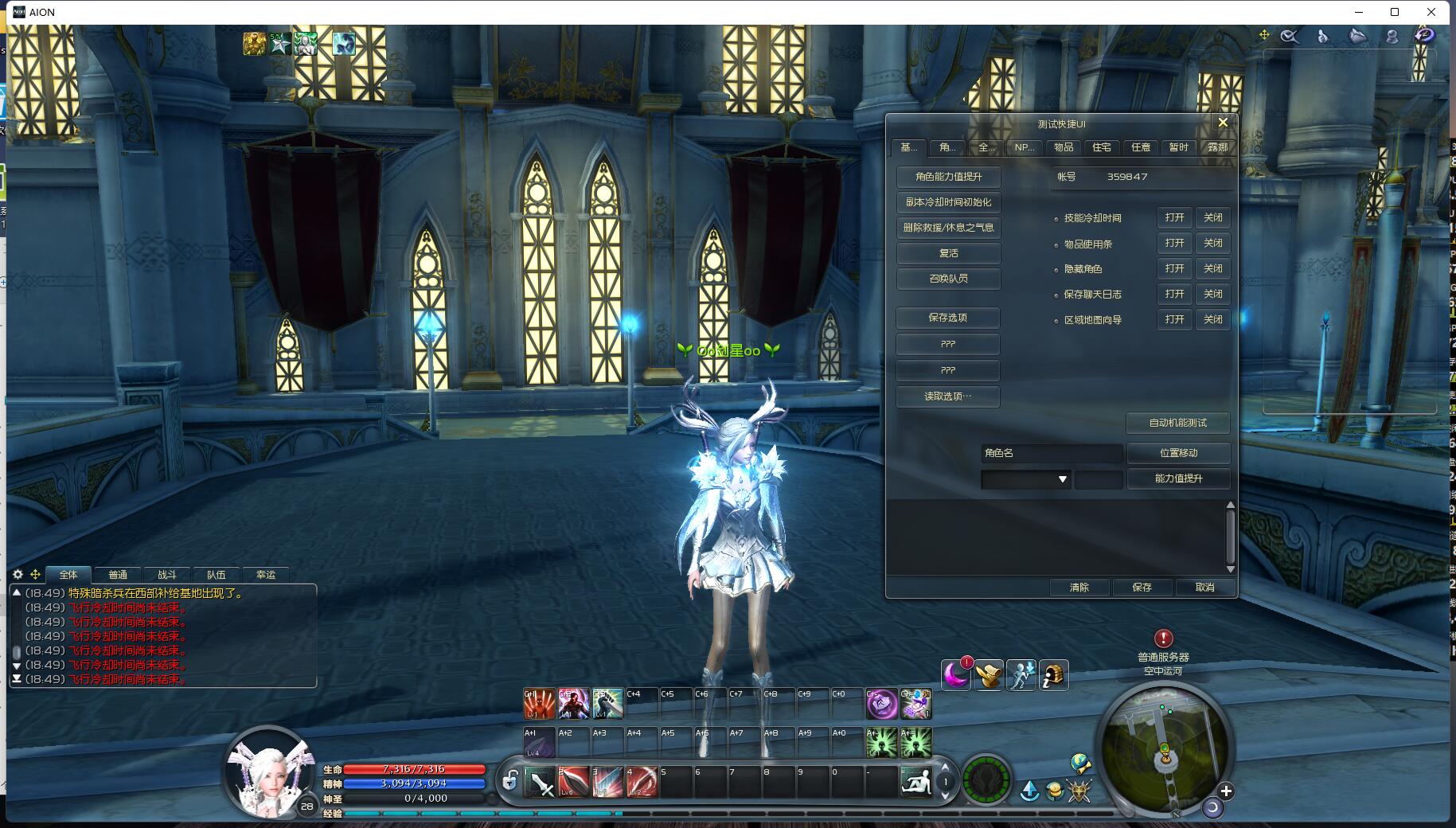Open the 队伍 chat tab
The height and width of the screenshot is (828, 1456).
click(x=217, y=575)
